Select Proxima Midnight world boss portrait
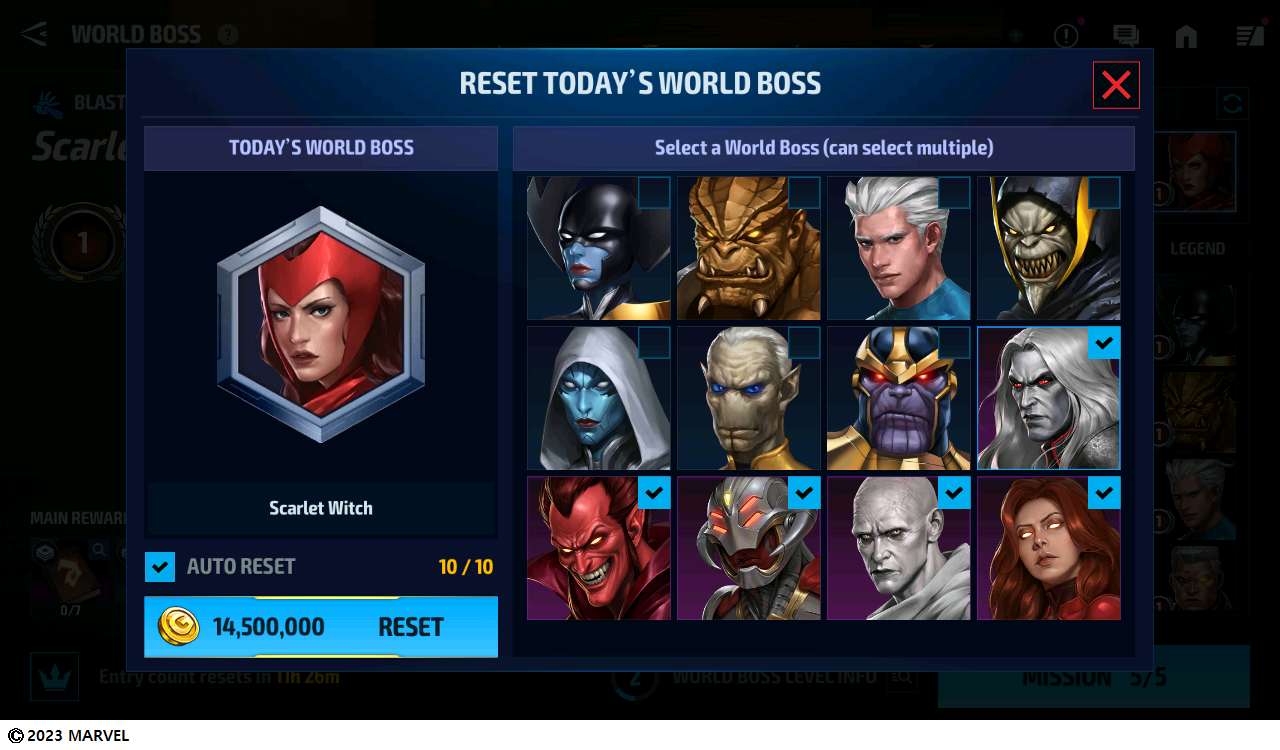Image resolution: width=1280 pixels, height=750 pixels. (x=598, y=248)
